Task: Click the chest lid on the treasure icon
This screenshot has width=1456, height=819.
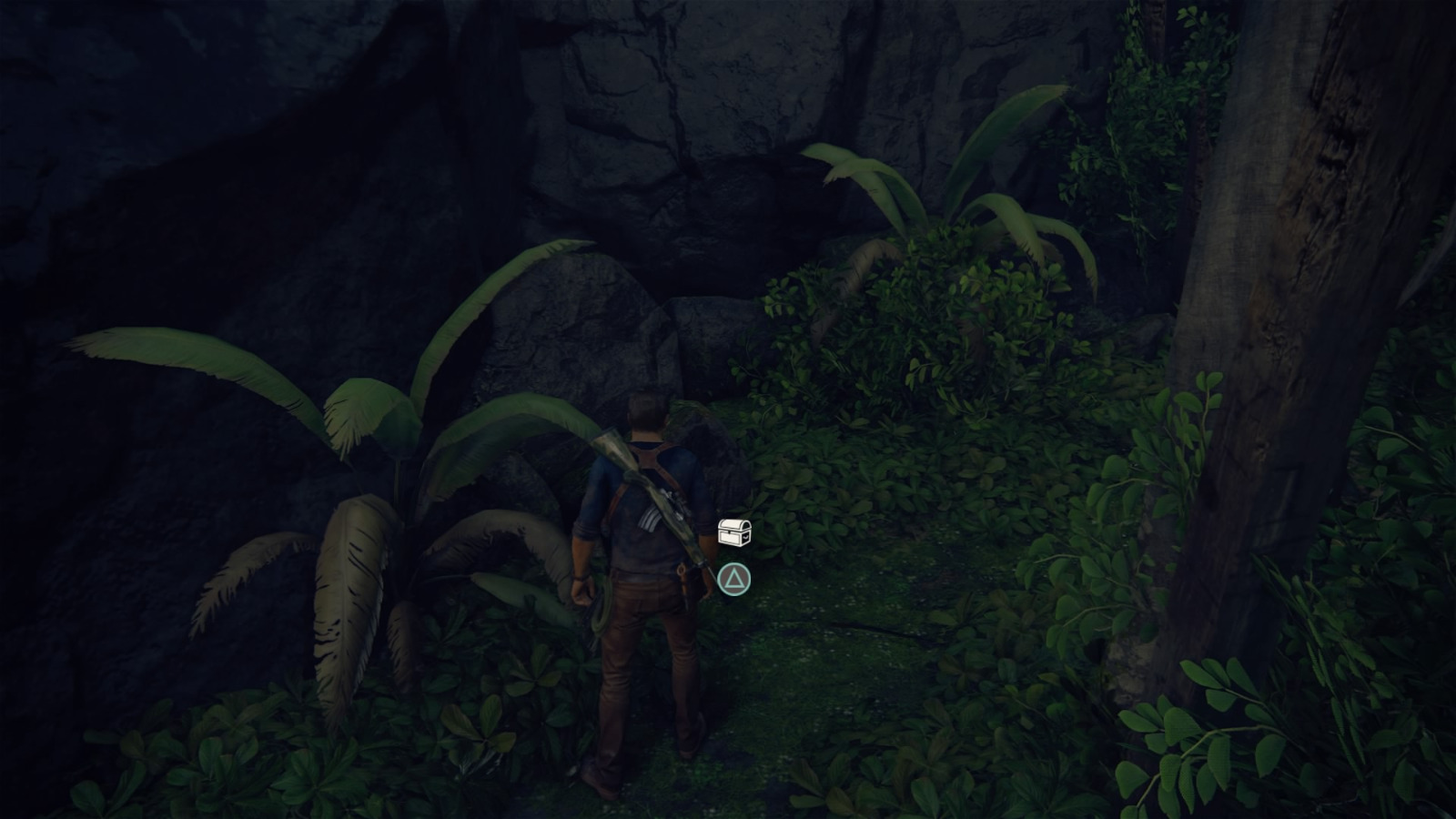Action: click(733, 524)
